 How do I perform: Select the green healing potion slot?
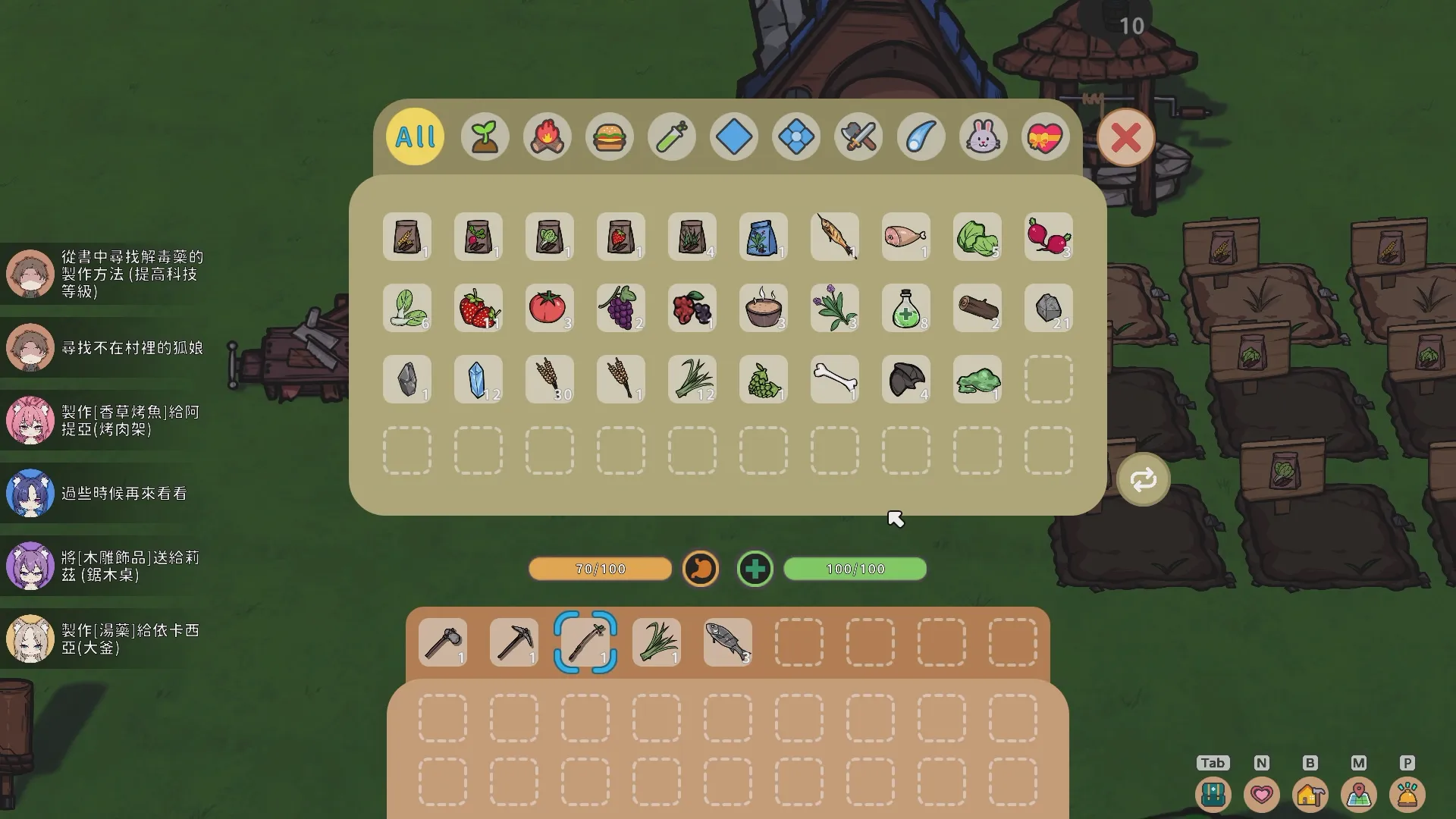click(906, 308)
